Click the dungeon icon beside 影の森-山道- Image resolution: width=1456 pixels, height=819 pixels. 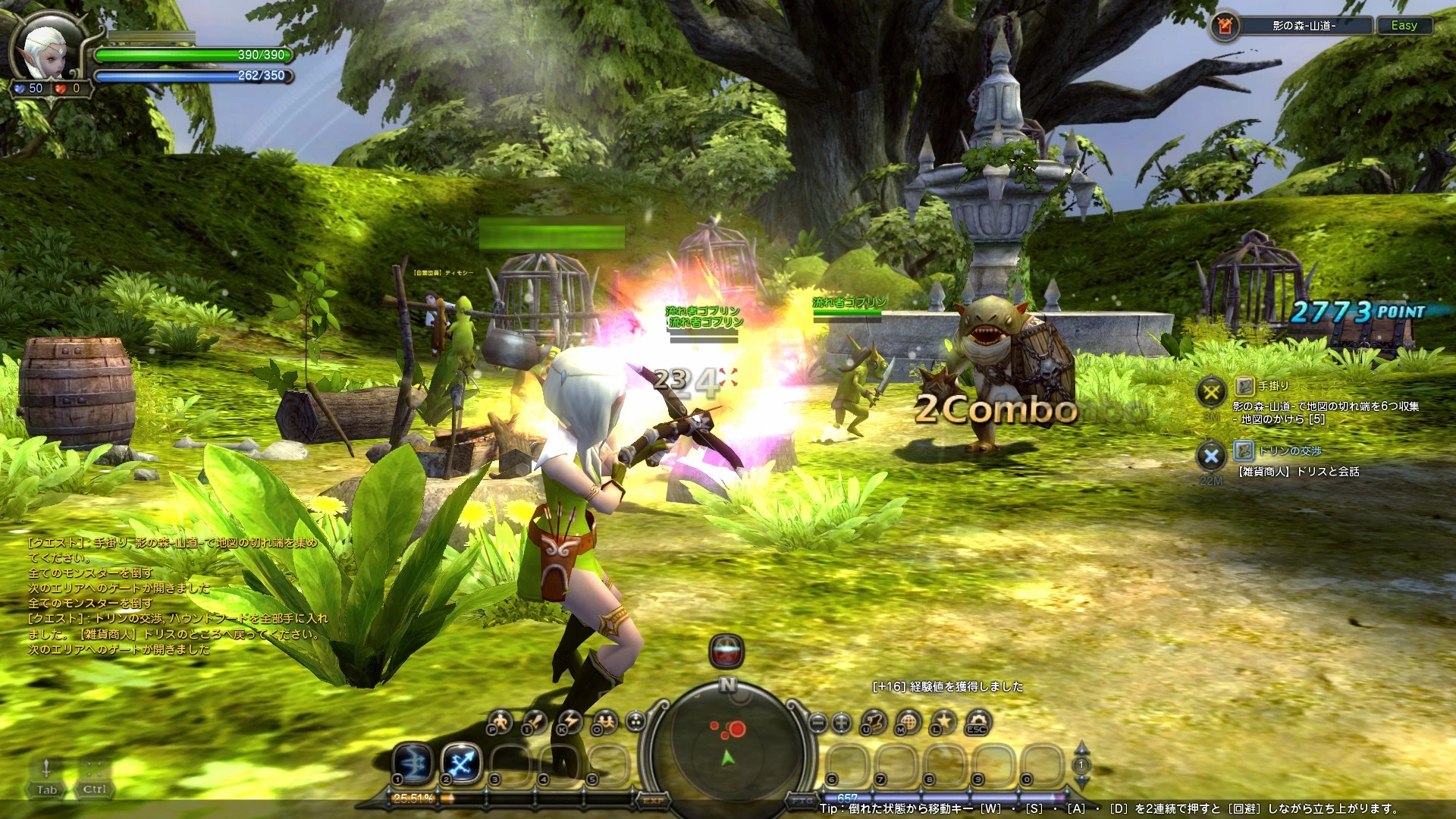point(1224,26)
